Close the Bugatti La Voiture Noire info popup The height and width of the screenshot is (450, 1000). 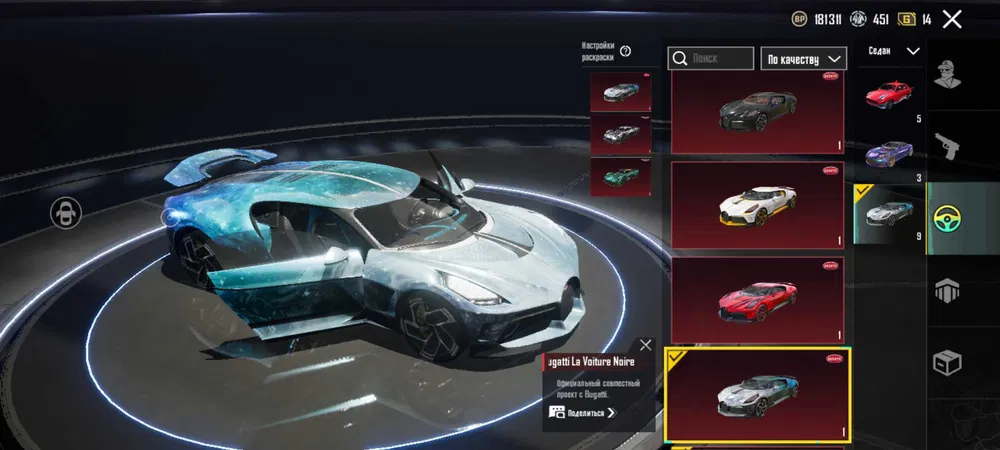[645, 345]
